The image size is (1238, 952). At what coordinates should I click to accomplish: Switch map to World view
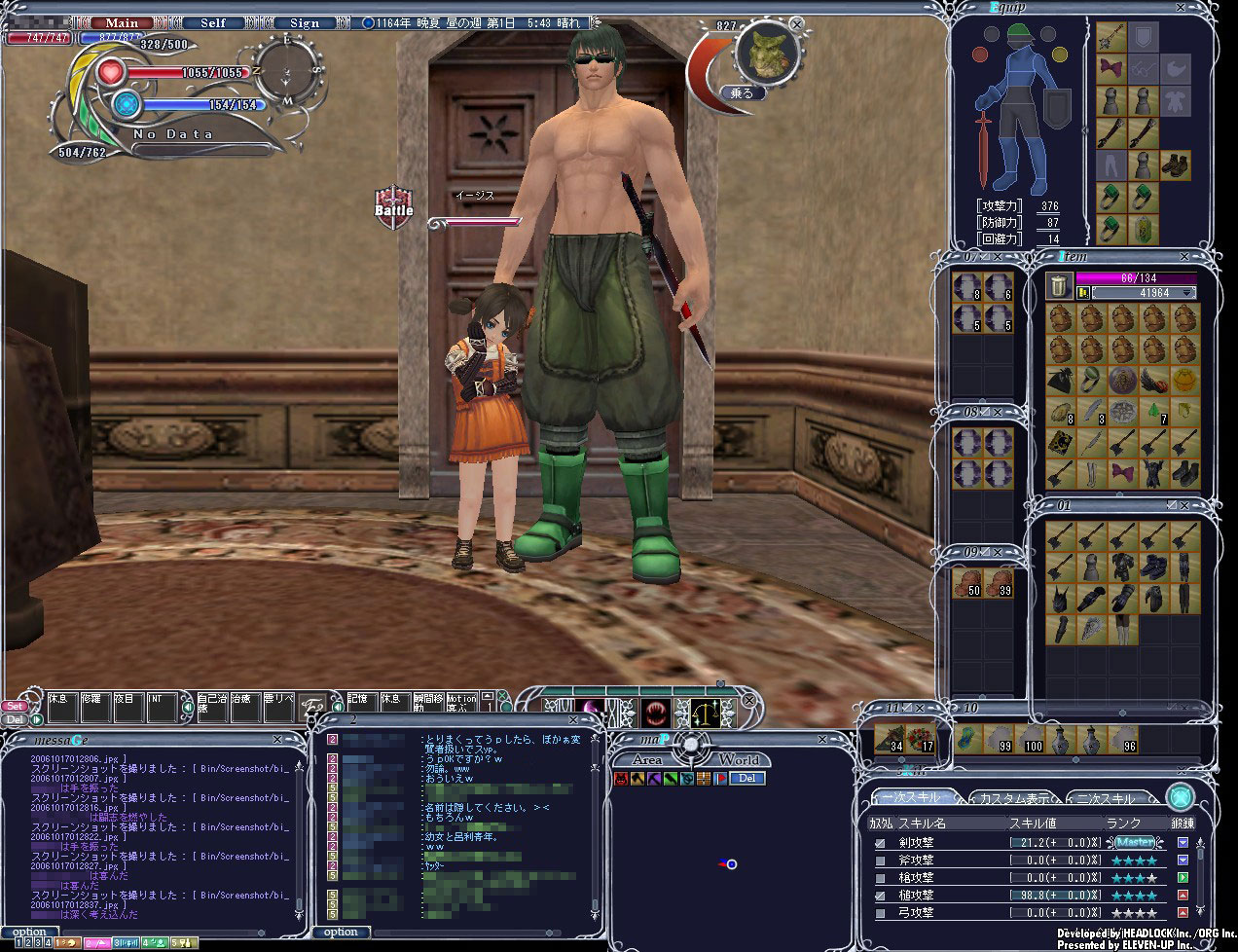coord(739,759)
